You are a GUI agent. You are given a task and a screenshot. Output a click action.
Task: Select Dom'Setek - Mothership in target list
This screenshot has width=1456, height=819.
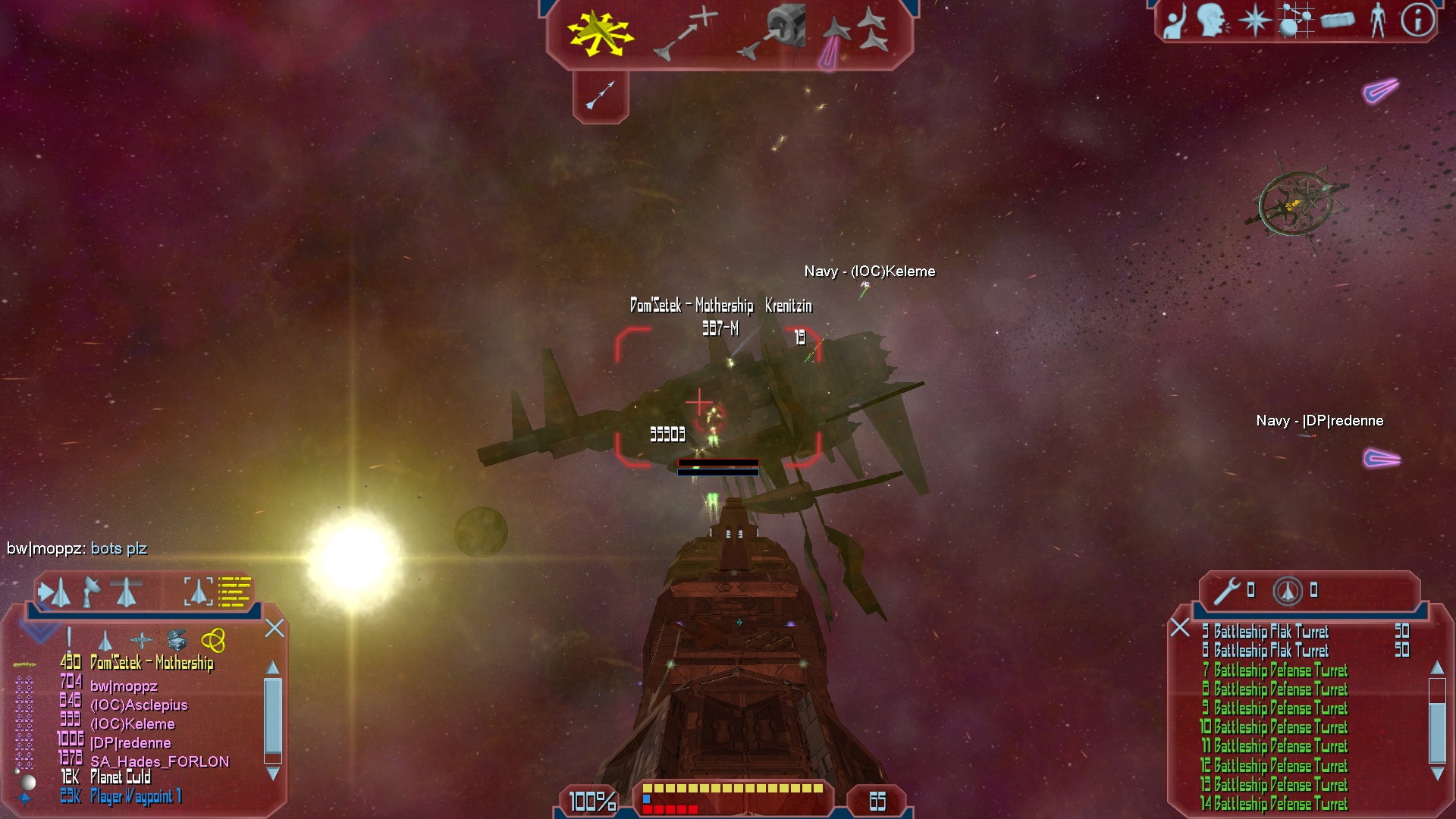coord(152,663)
